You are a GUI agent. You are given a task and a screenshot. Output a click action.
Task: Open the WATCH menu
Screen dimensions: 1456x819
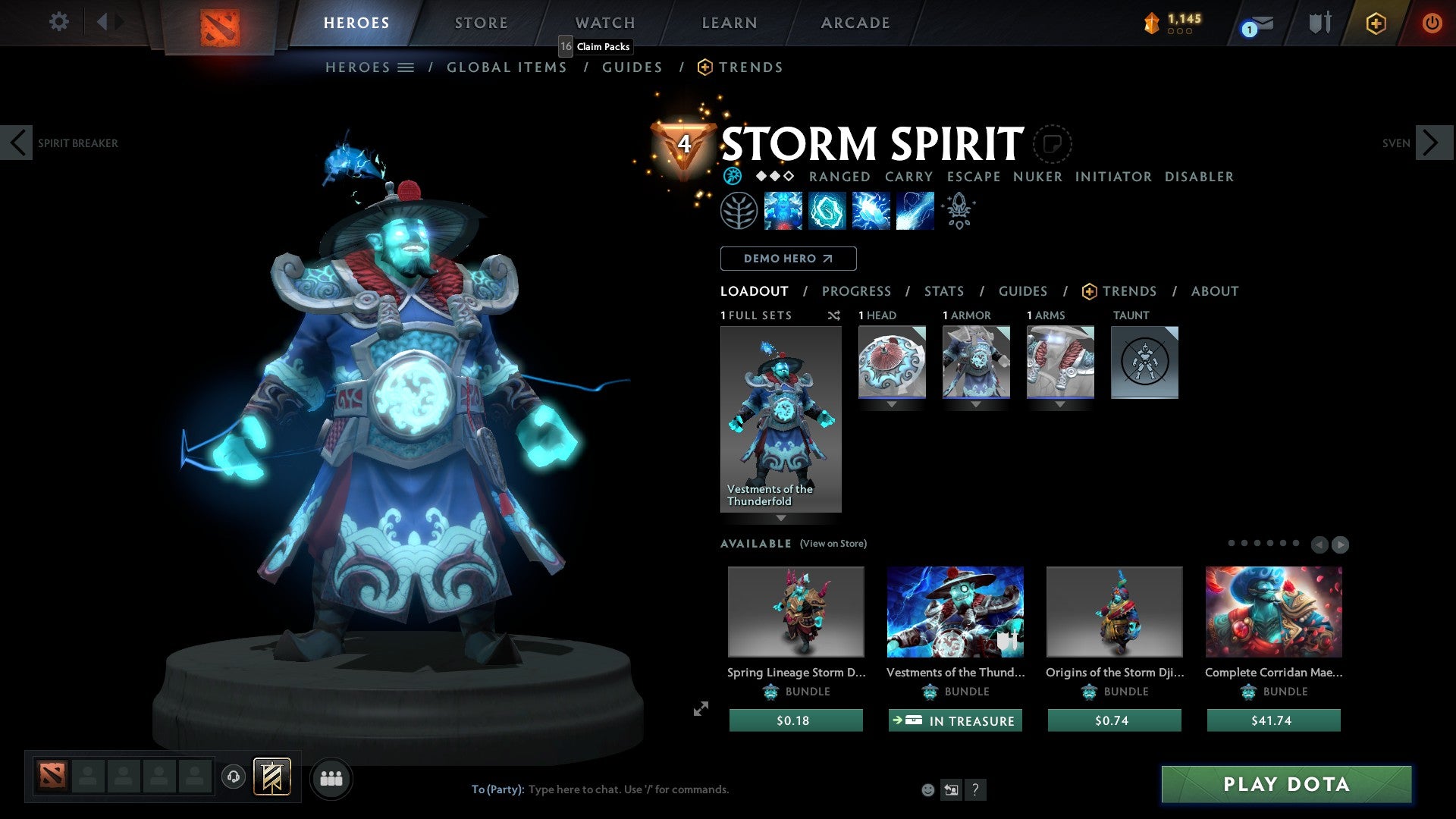(604, 23)
